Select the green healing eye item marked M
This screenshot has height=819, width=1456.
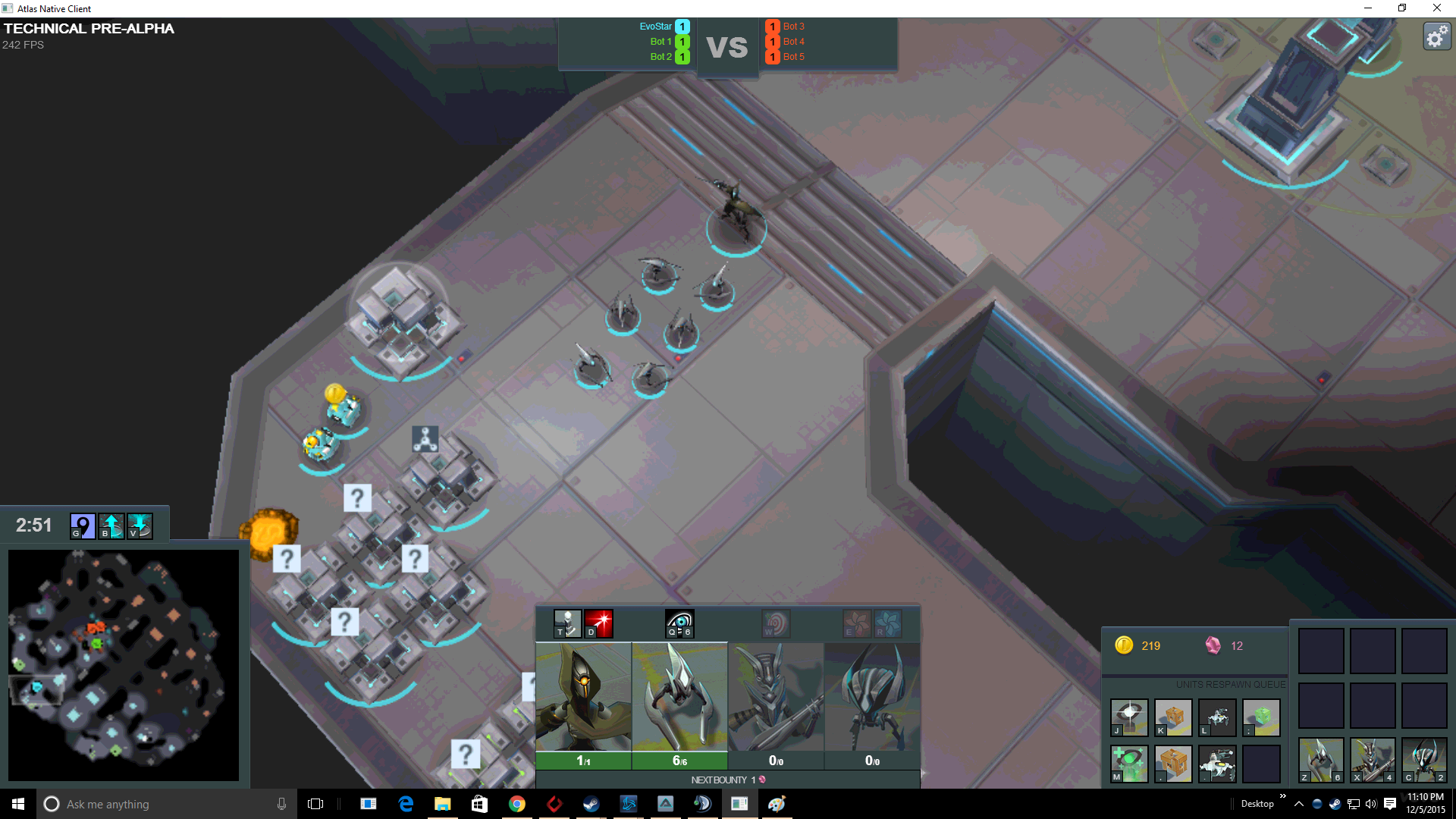[x=1129, y=763]
